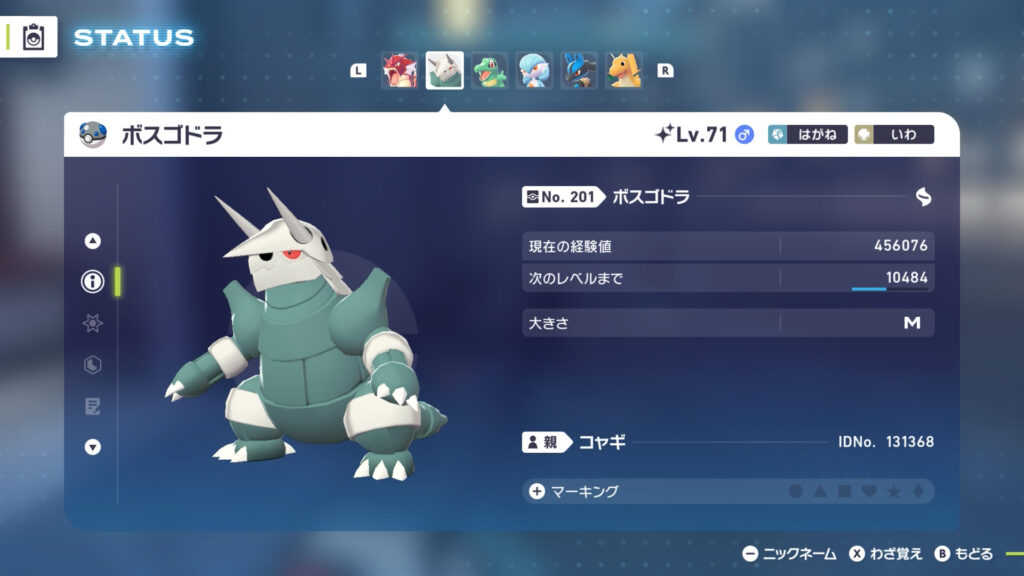Screen dimensions: 1024x576
Task: Click the down arrow below the page tabs
Action: [93, 447]
